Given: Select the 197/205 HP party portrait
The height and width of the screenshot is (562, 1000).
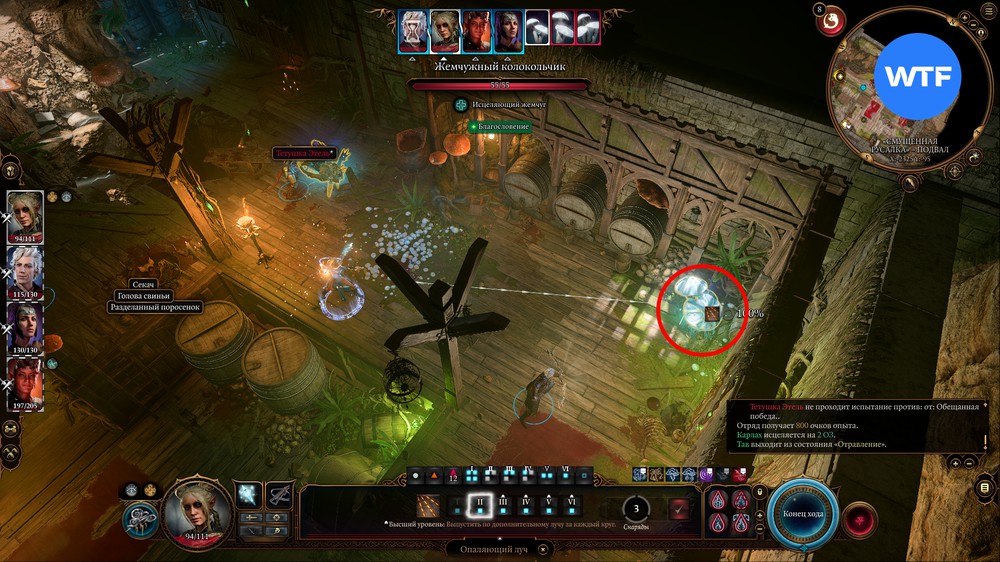Looking at the screenshot, I should pos(25,383).
